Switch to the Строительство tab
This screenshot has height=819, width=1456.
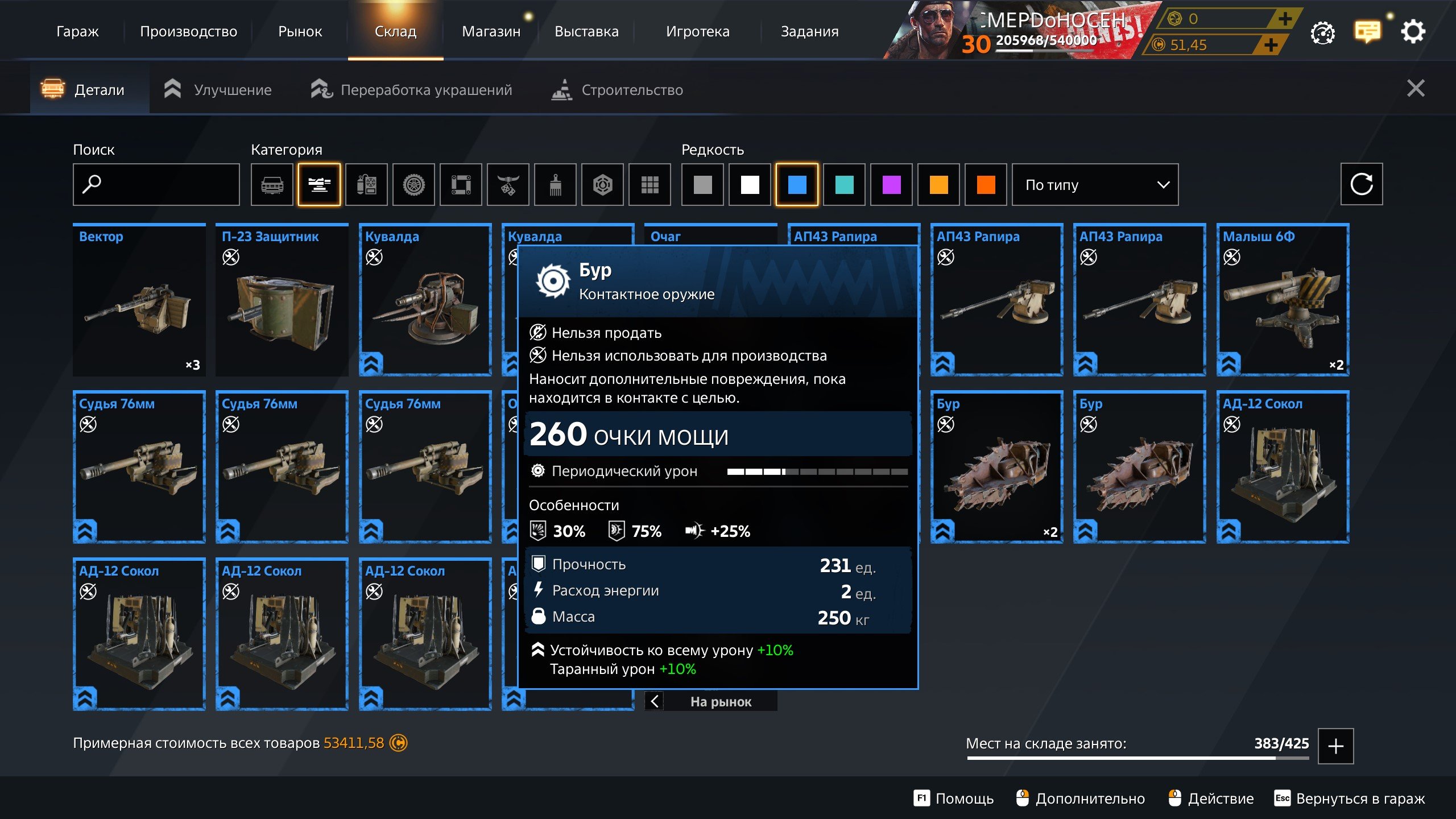[x=618, y=90]
